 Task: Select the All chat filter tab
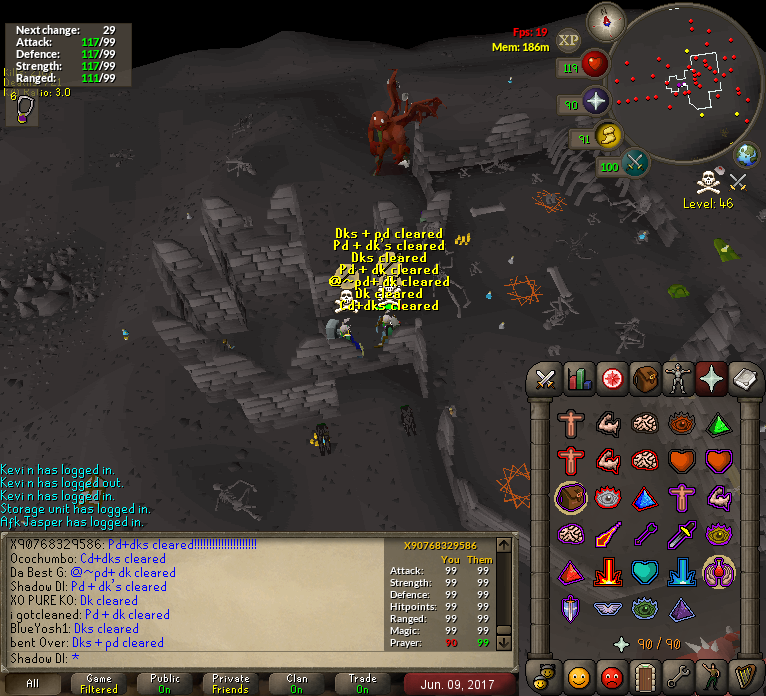tap(33, 683)
